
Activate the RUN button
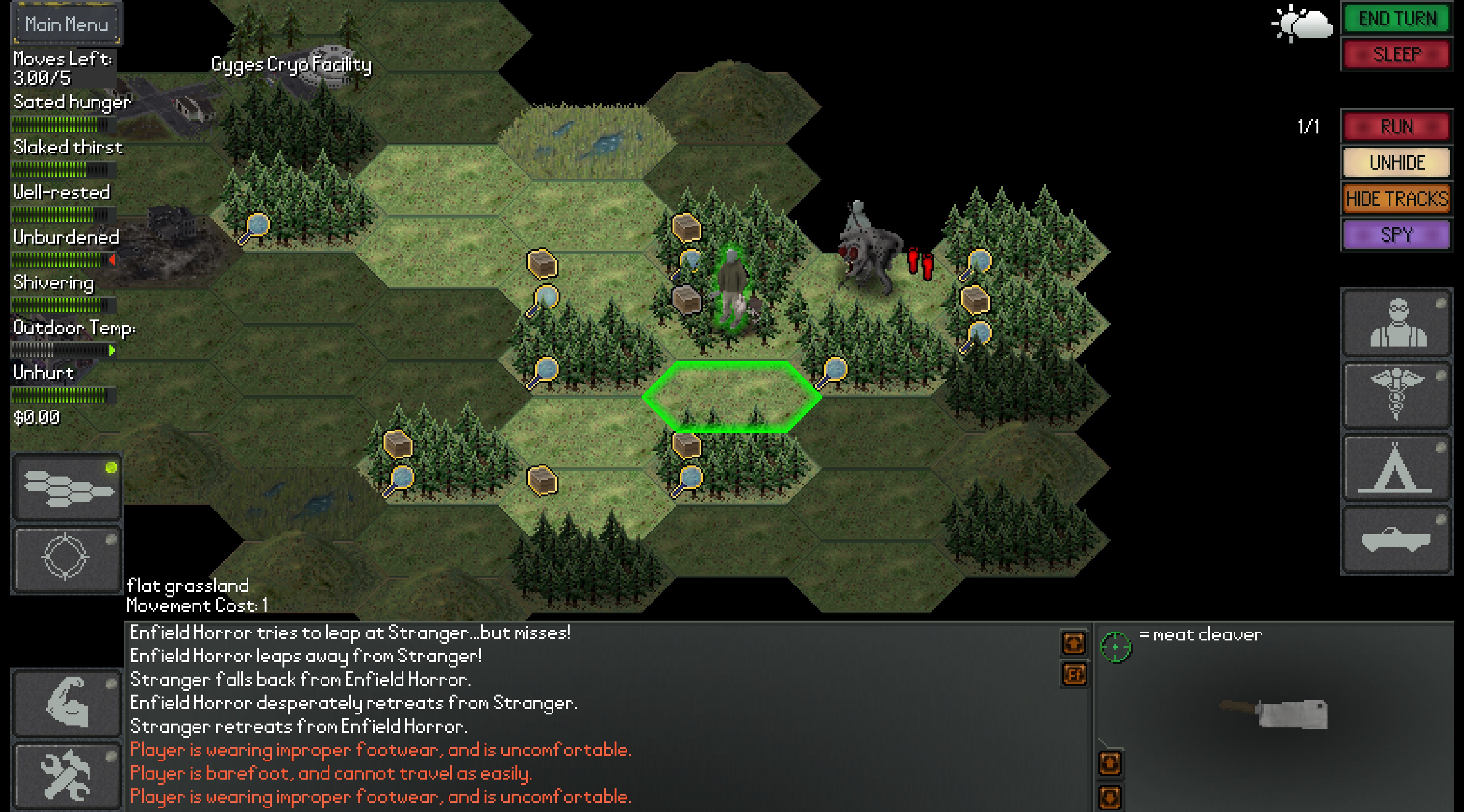point(1397,126)
